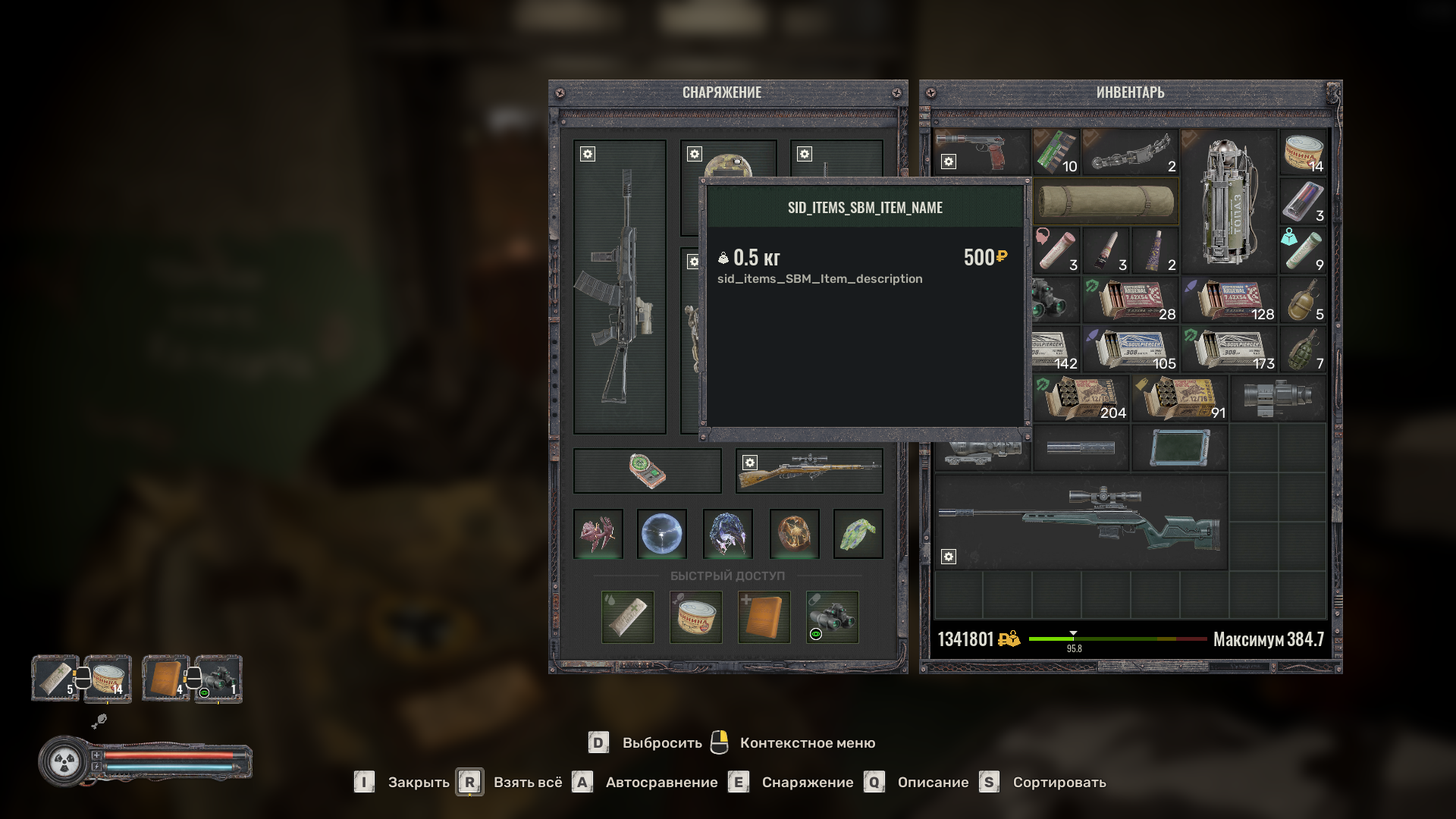1456x819 pixels.
Task: Select the scoped wooden rifle slot
Action: (x=809, y=471)
